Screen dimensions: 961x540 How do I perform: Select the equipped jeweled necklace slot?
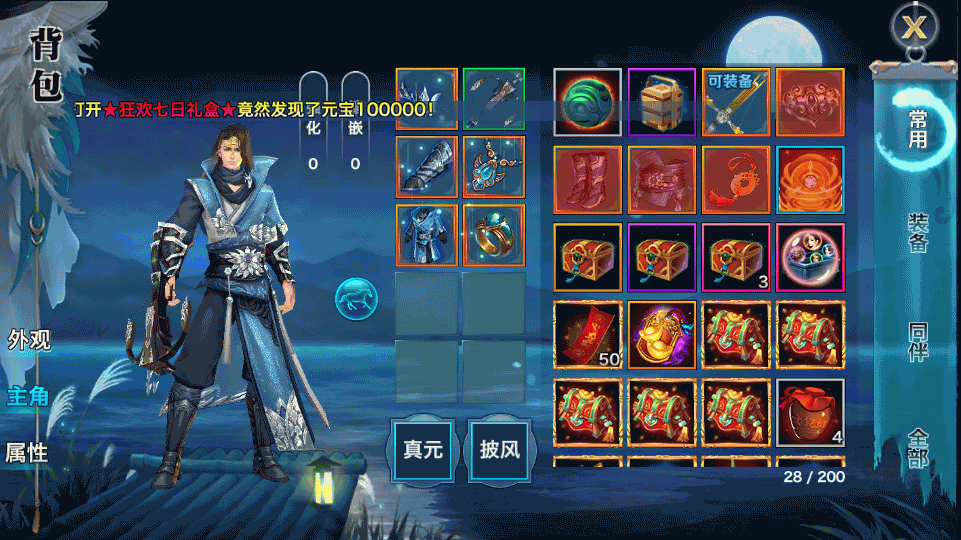[494, 167]
